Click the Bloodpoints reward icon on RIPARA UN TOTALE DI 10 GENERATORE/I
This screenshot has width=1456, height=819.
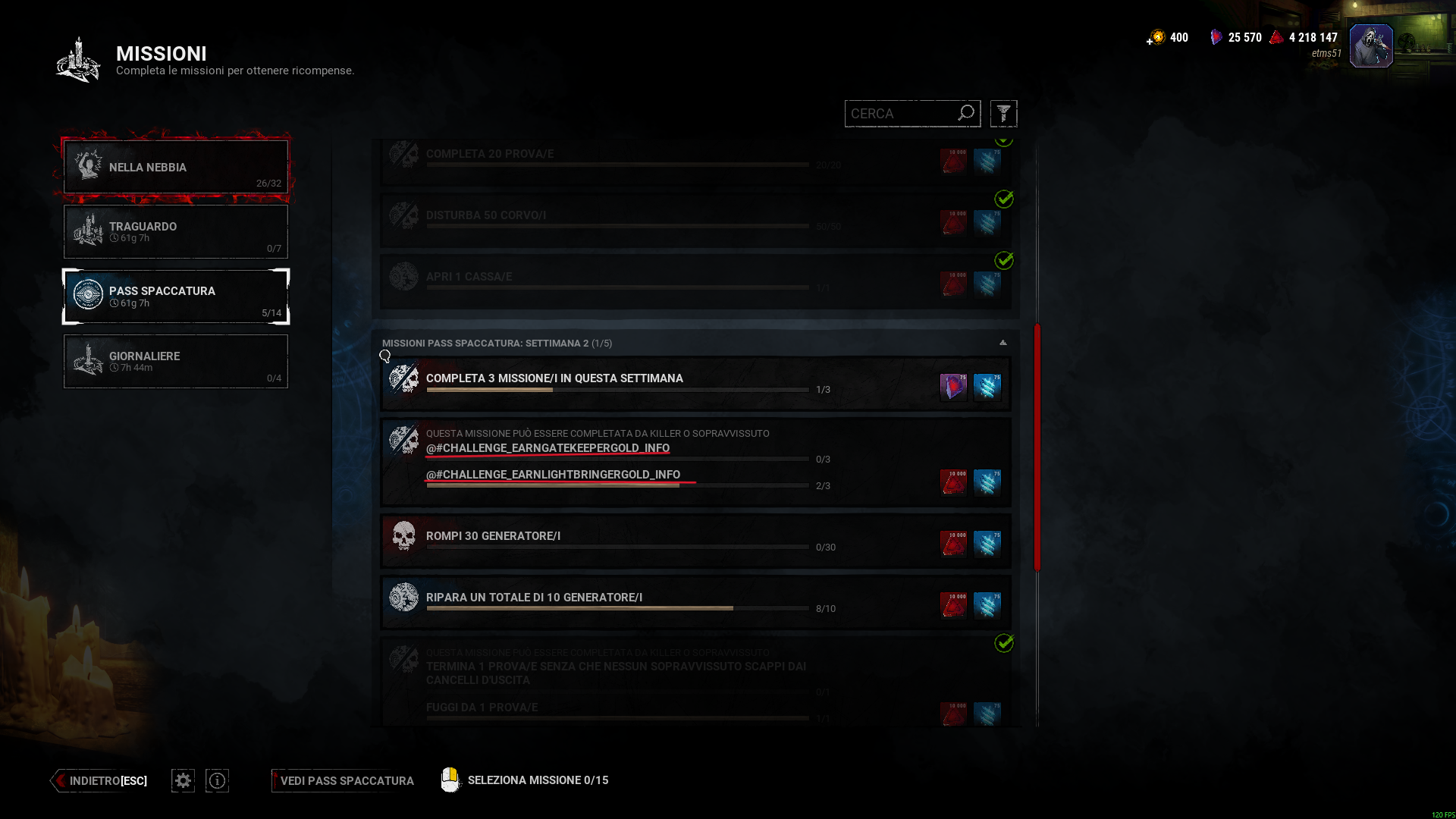(x=953, y=605)
